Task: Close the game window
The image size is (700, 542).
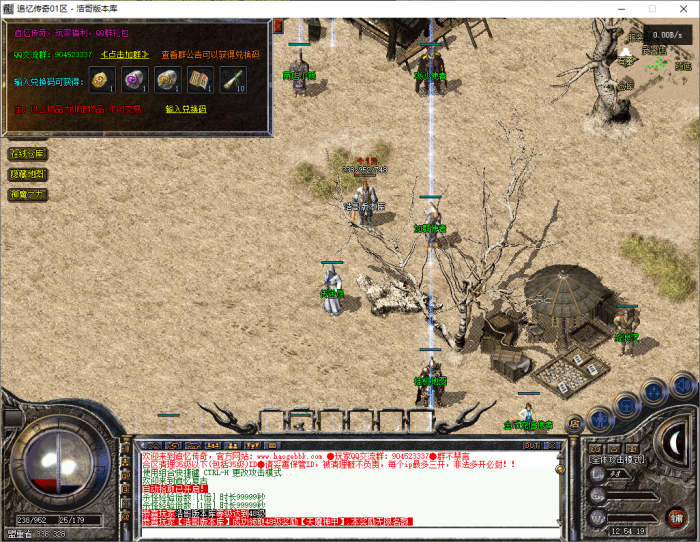Action: (x=681, y=9)
